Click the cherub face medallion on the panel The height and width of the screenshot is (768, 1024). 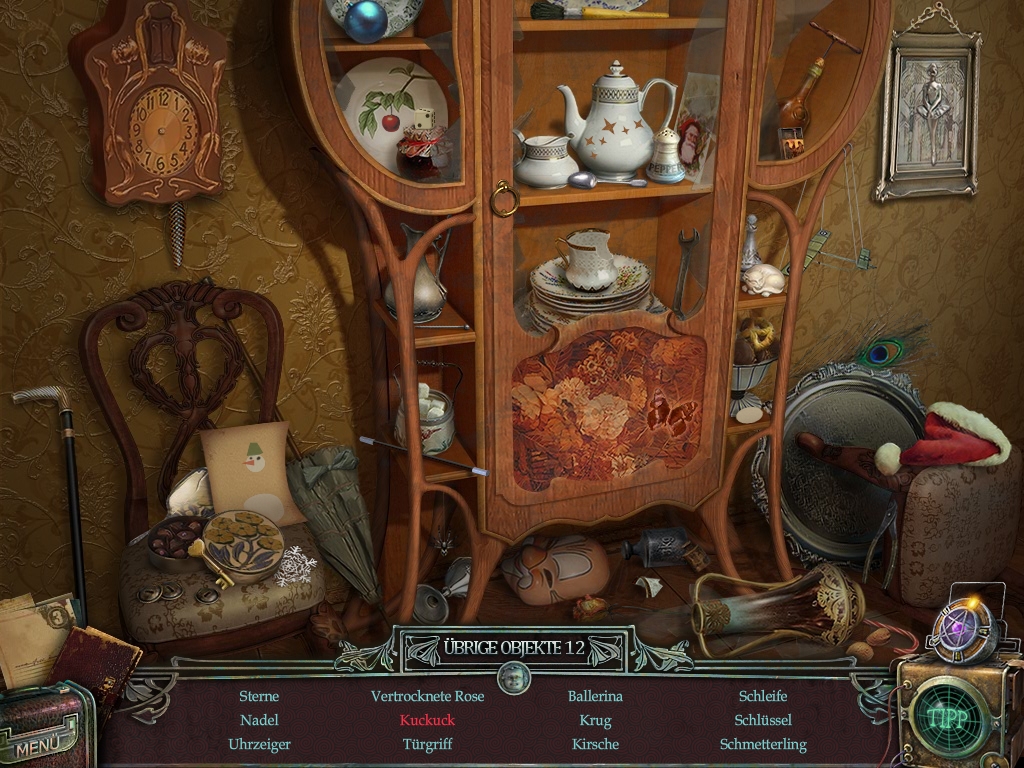click(x=513, y=679)
